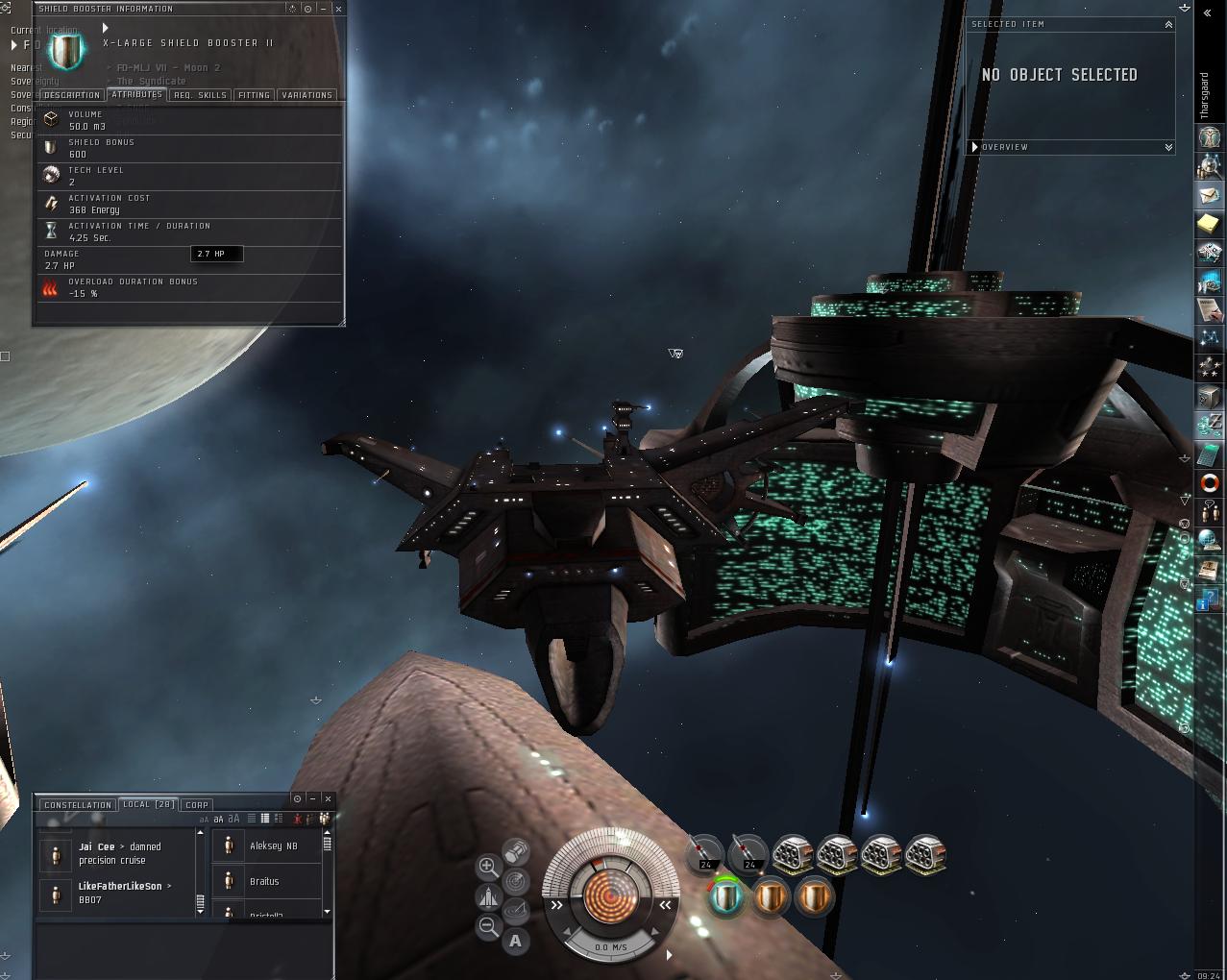Switch to the Constellation chat tab
This screenshot has width=1227, height=980.
pos(78,805)
